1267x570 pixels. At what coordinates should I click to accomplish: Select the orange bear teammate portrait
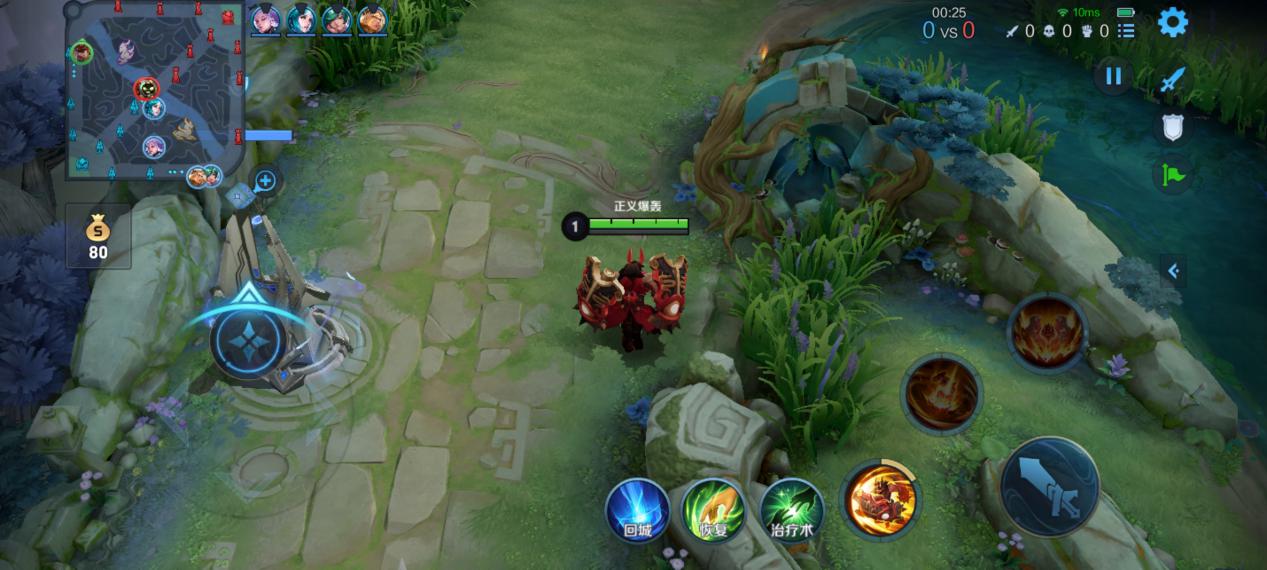pos(372,20)
